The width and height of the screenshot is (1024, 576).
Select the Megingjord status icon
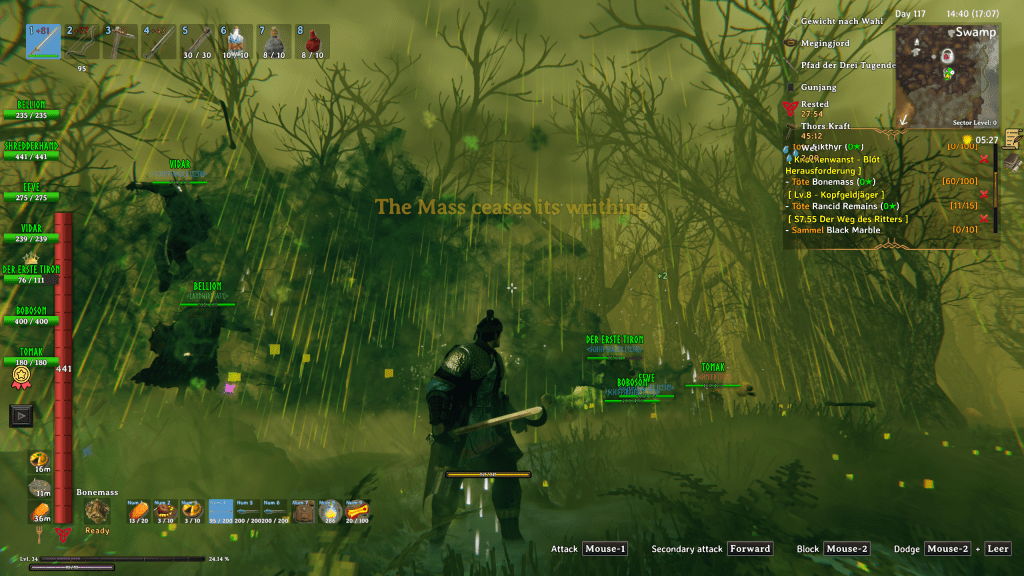tap(791, 44)
